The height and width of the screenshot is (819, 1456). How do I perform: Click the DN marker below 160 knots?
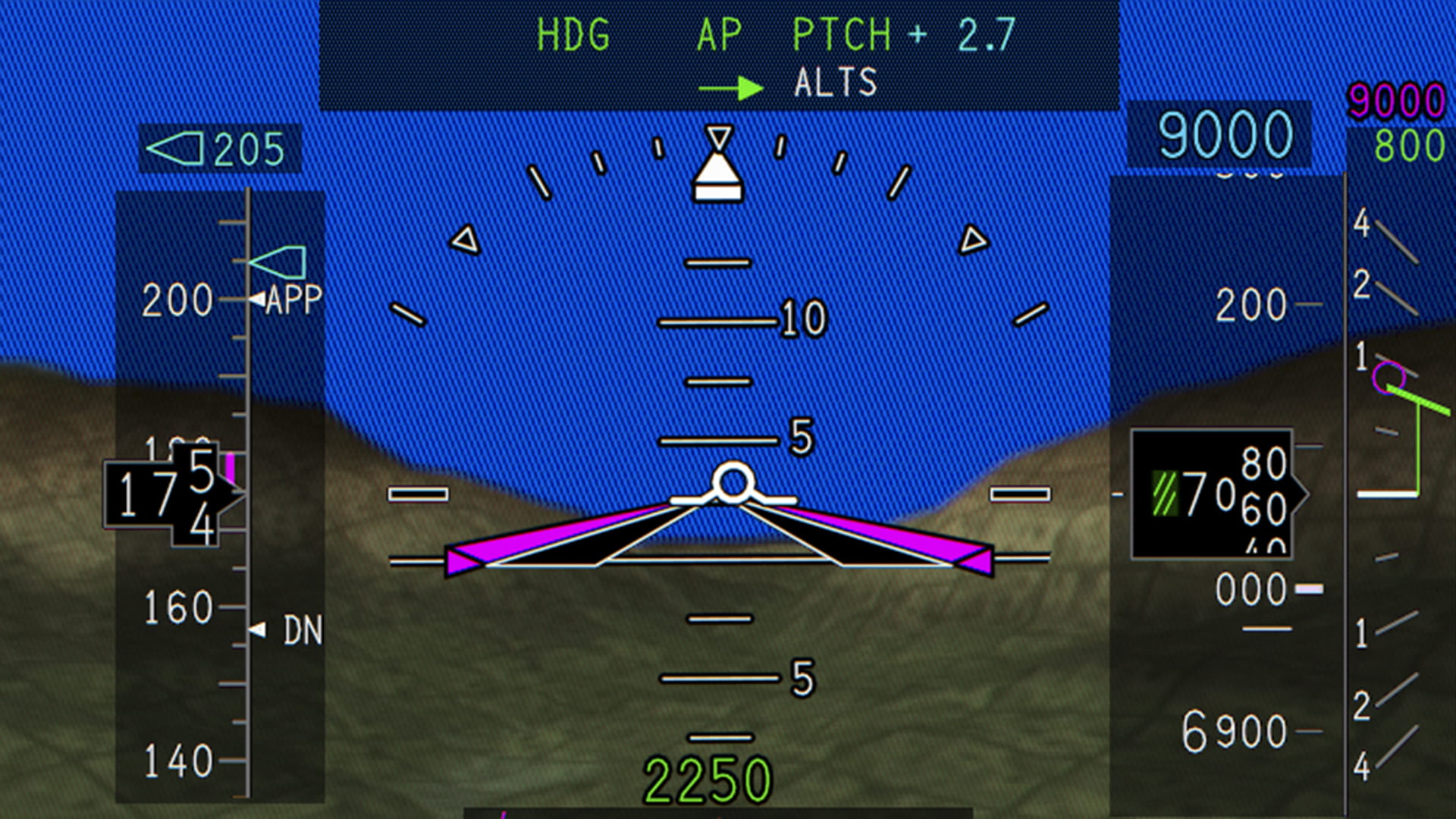[284, 630]
